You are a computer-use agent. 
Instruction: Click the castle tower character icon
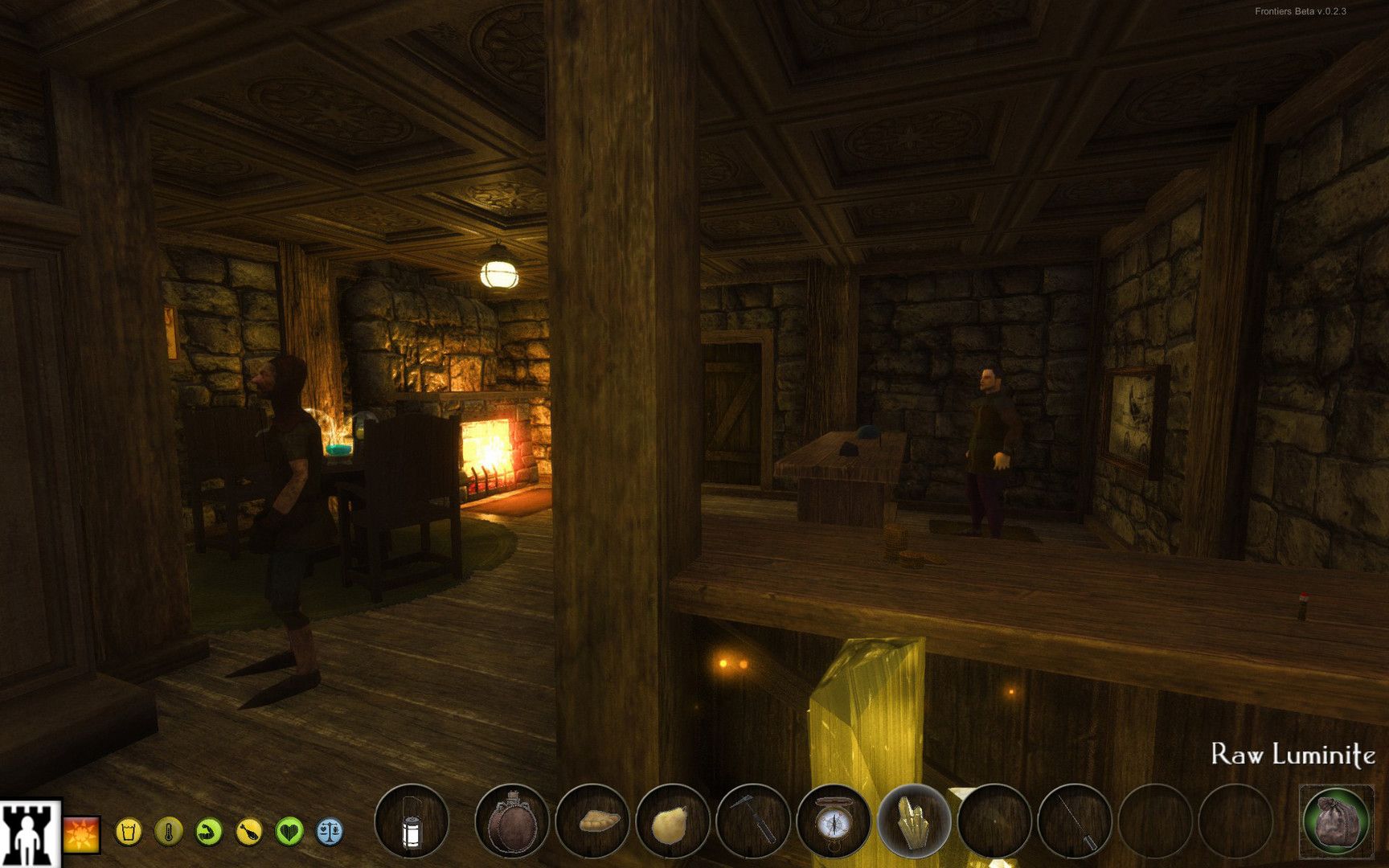click(x=31, y=833)
